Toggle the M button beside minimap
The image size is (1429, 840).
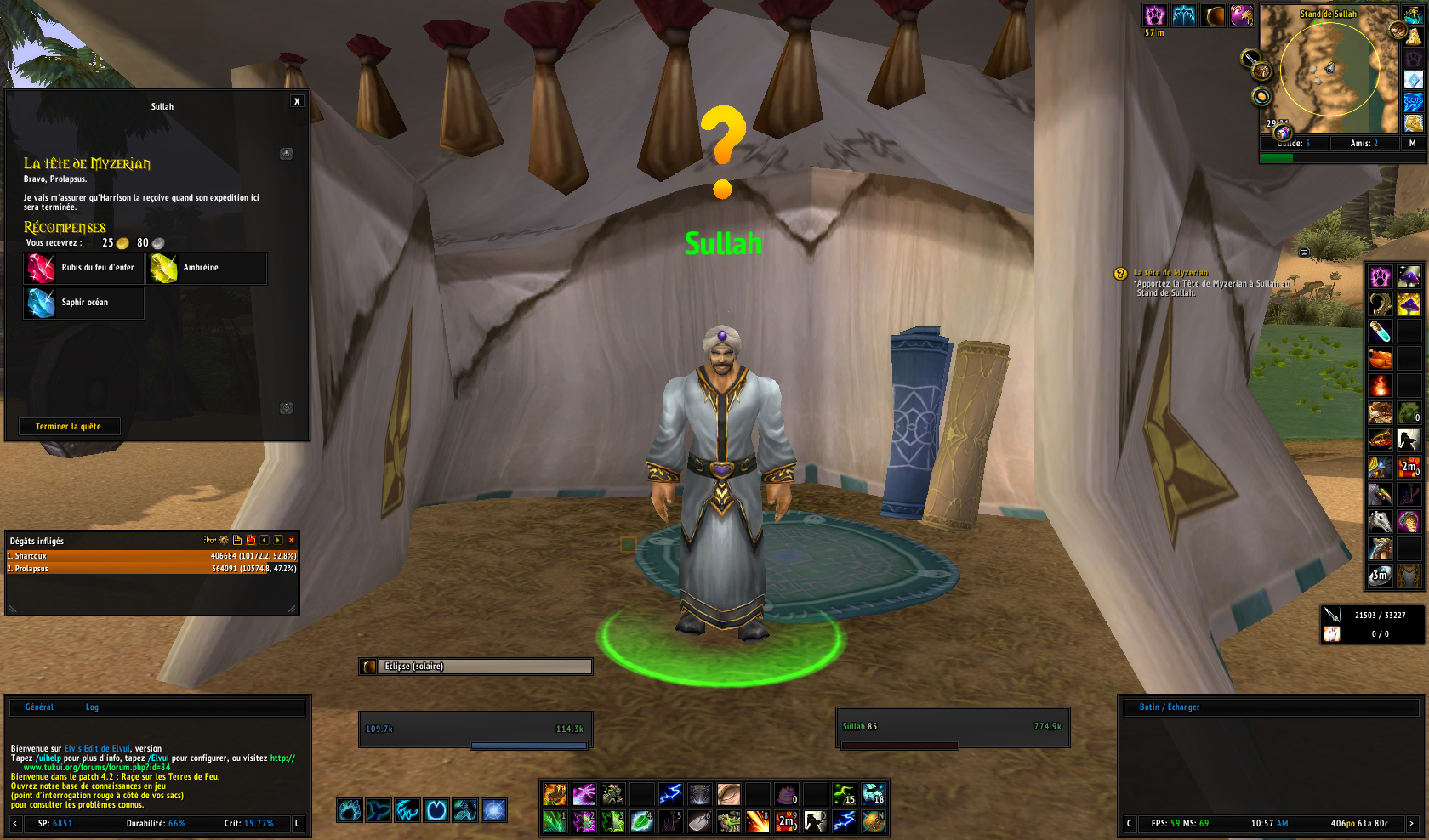(x=1412, y=143)
